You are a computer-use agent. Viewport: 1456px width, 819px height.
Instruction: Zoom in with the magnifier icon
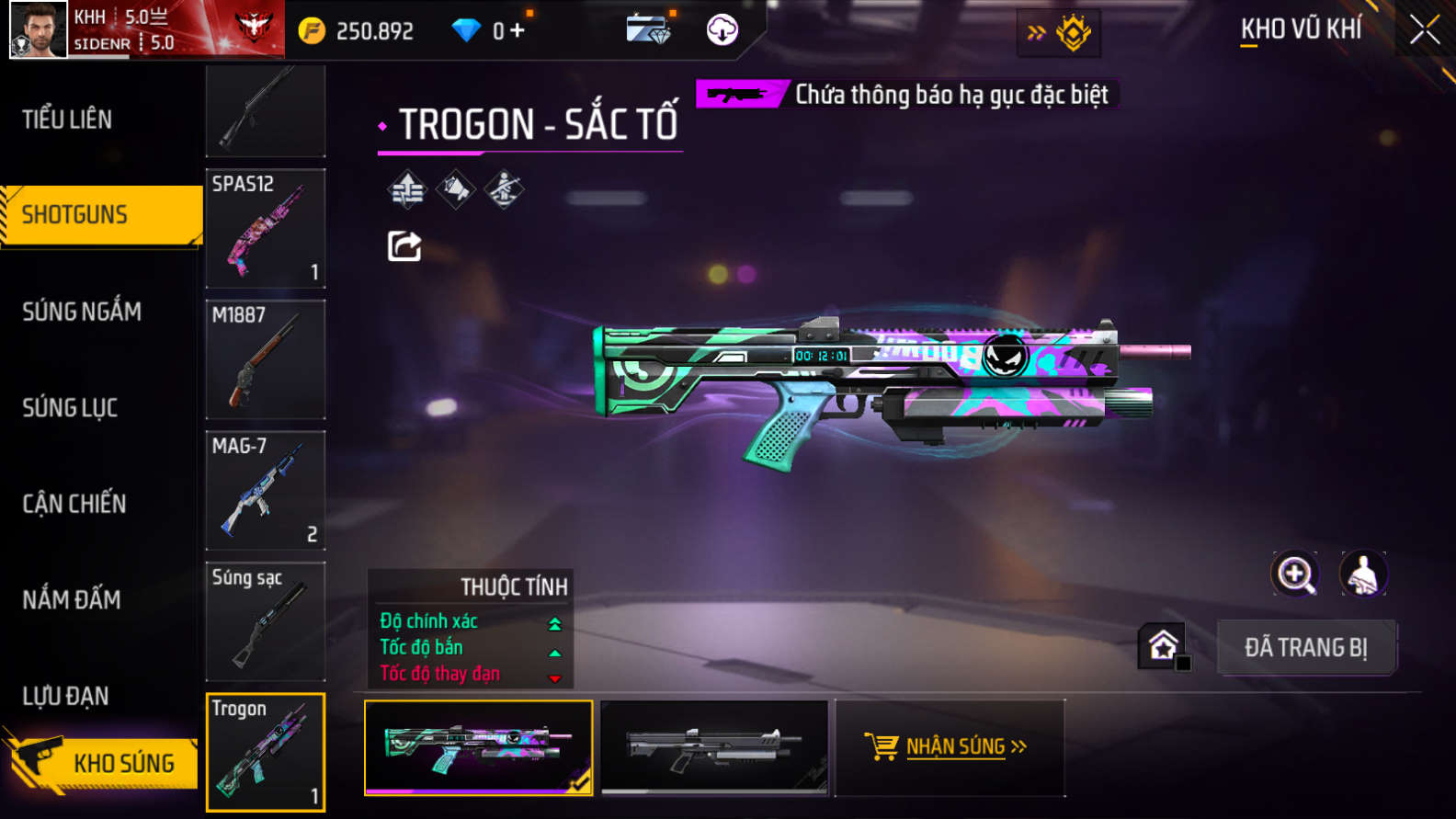pyautogui.click(x=1295, y=574)
